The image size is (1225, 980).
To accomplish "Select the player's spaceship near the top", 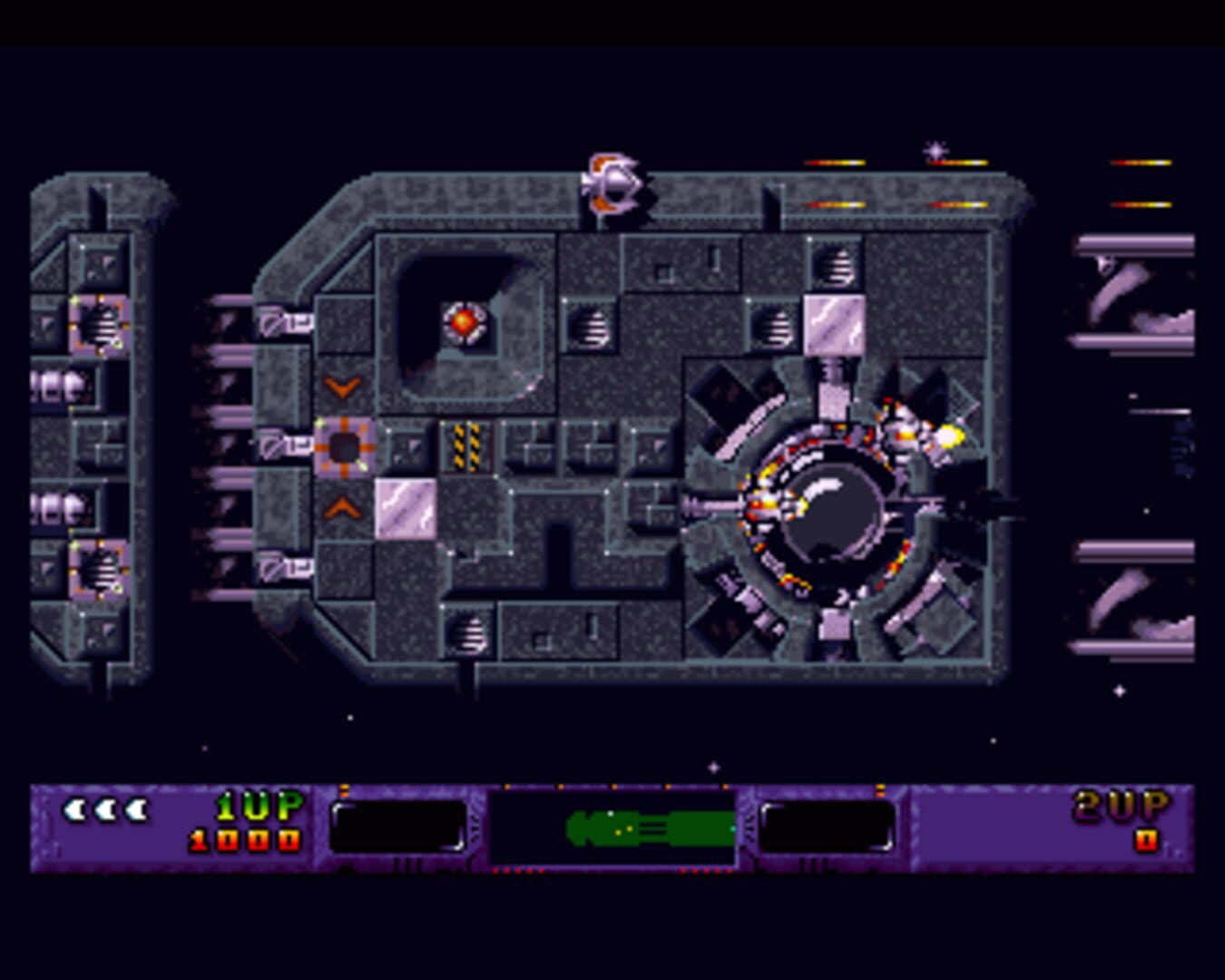I will (613, 181).
